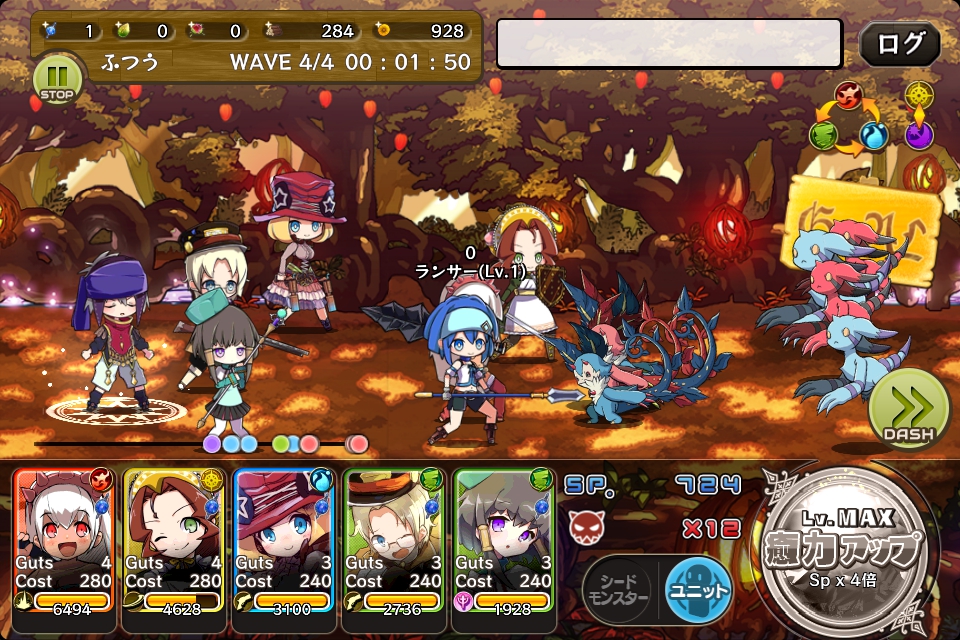
Task: Pause the battle with the STOP button
Action: 55,79
